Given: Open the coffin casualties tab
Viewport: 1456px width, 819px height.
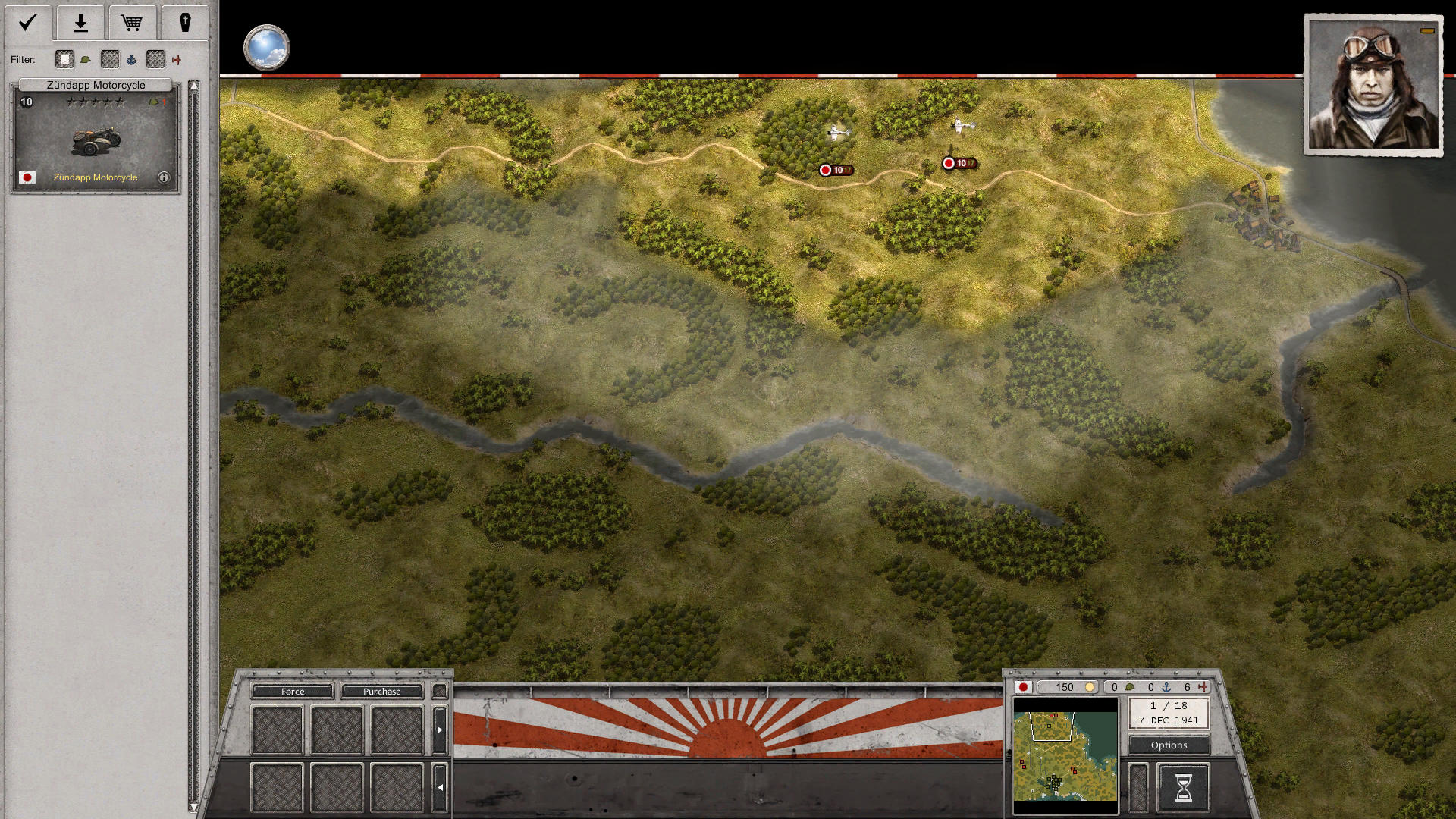Looking at the screenshot, I should [x=187, y=23].
